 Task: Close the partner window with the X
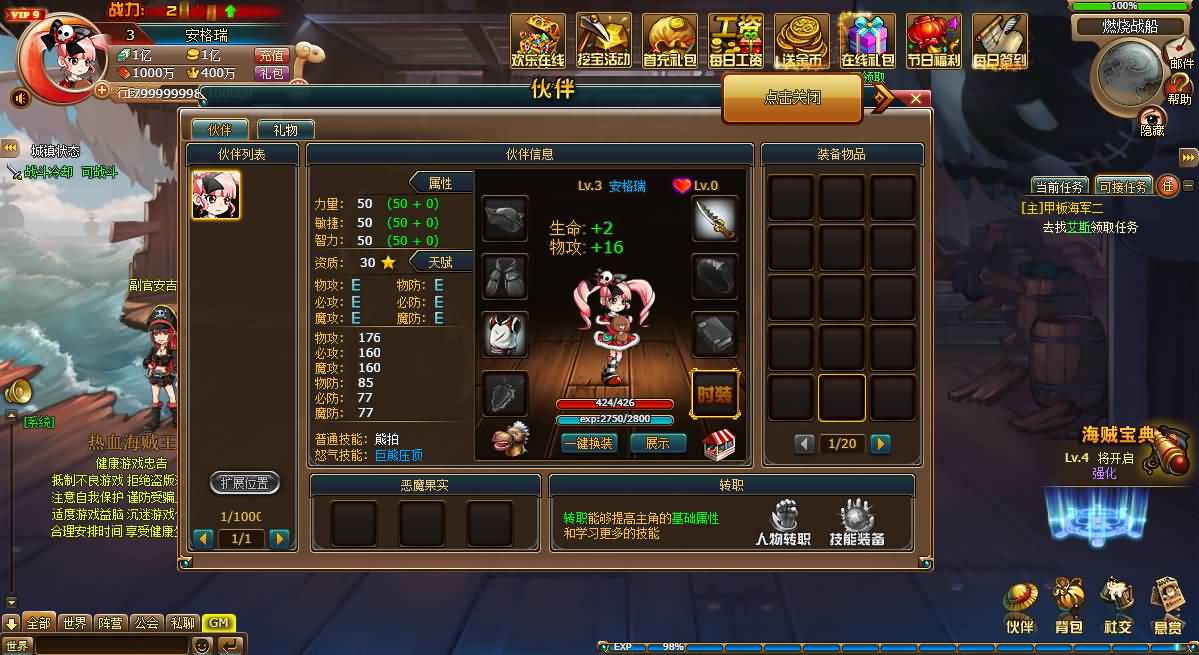tap(915, 98)
